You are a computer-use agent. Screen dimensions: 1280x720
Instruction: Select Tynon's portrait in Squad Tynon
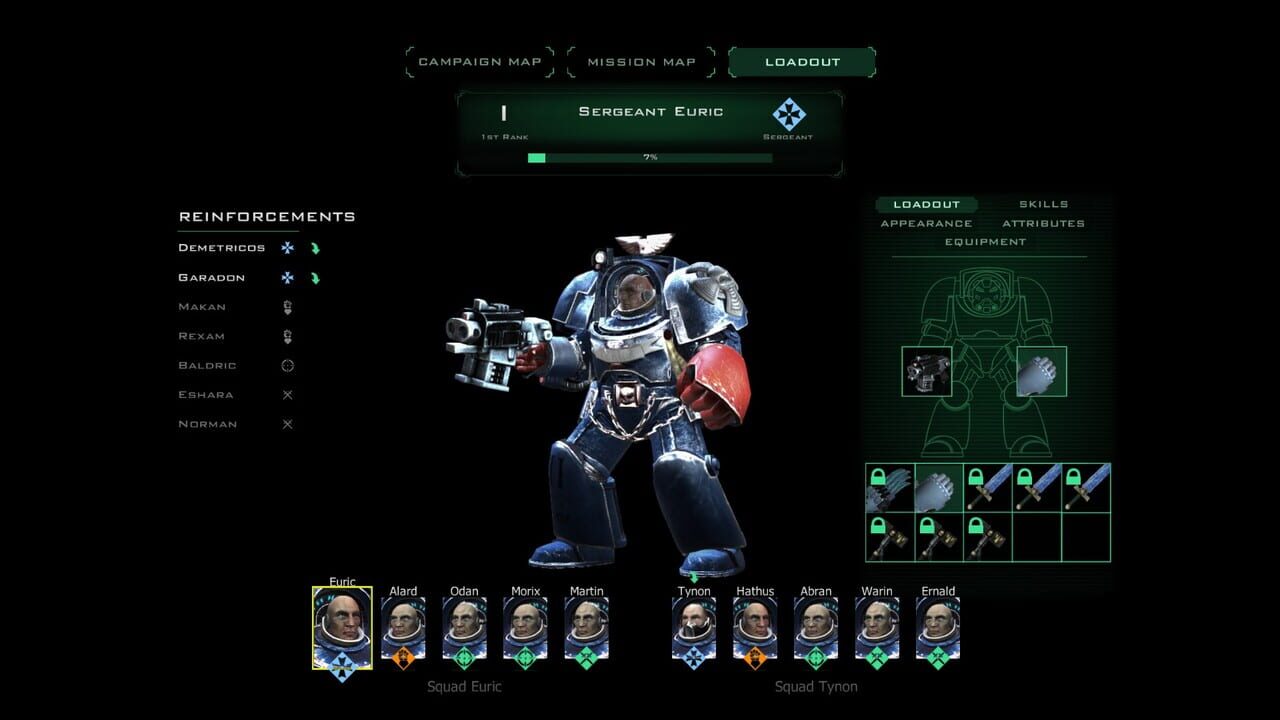693,625
